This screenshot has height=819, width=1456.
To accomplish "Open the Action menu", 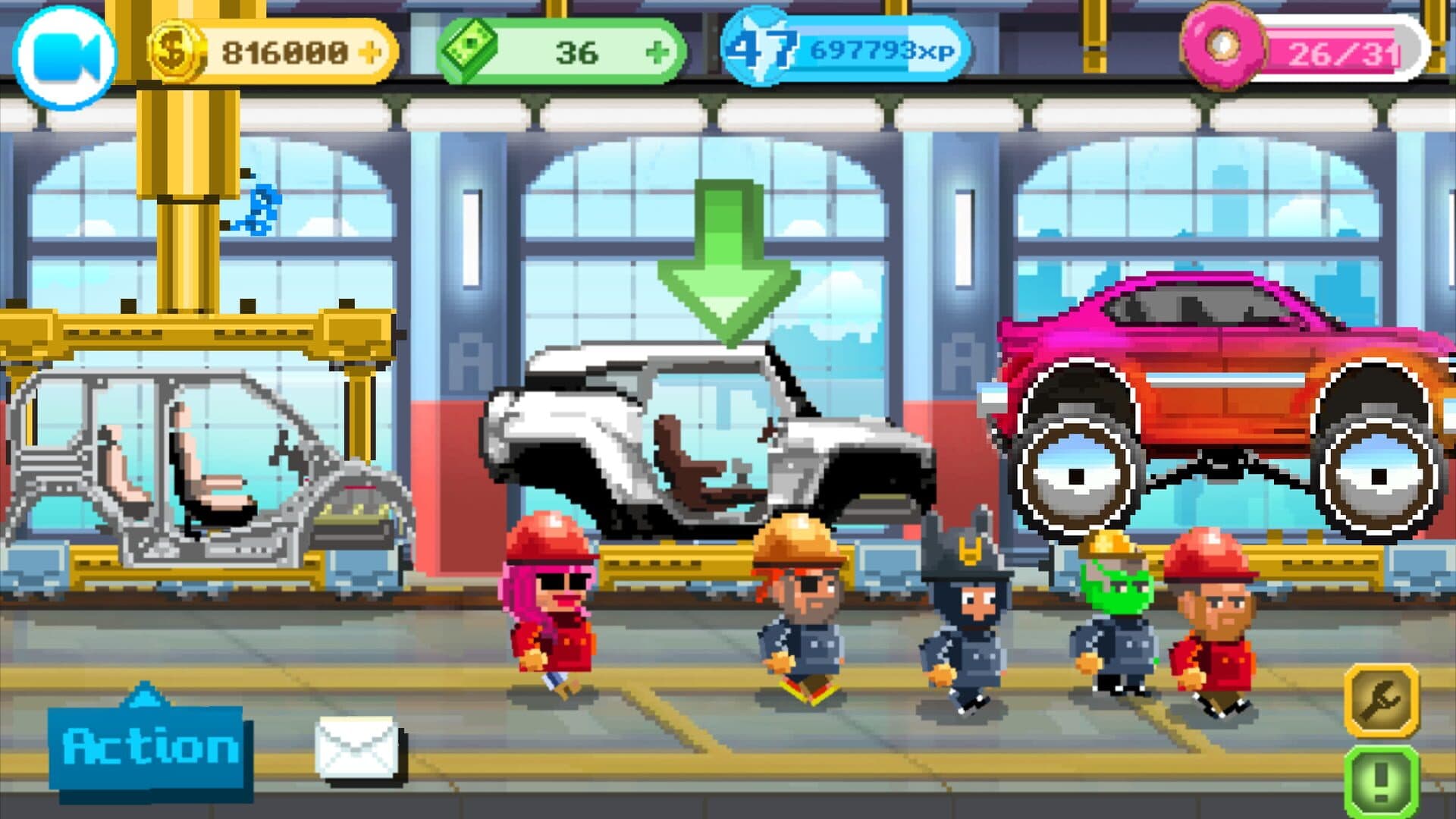I will pos(149,748).
